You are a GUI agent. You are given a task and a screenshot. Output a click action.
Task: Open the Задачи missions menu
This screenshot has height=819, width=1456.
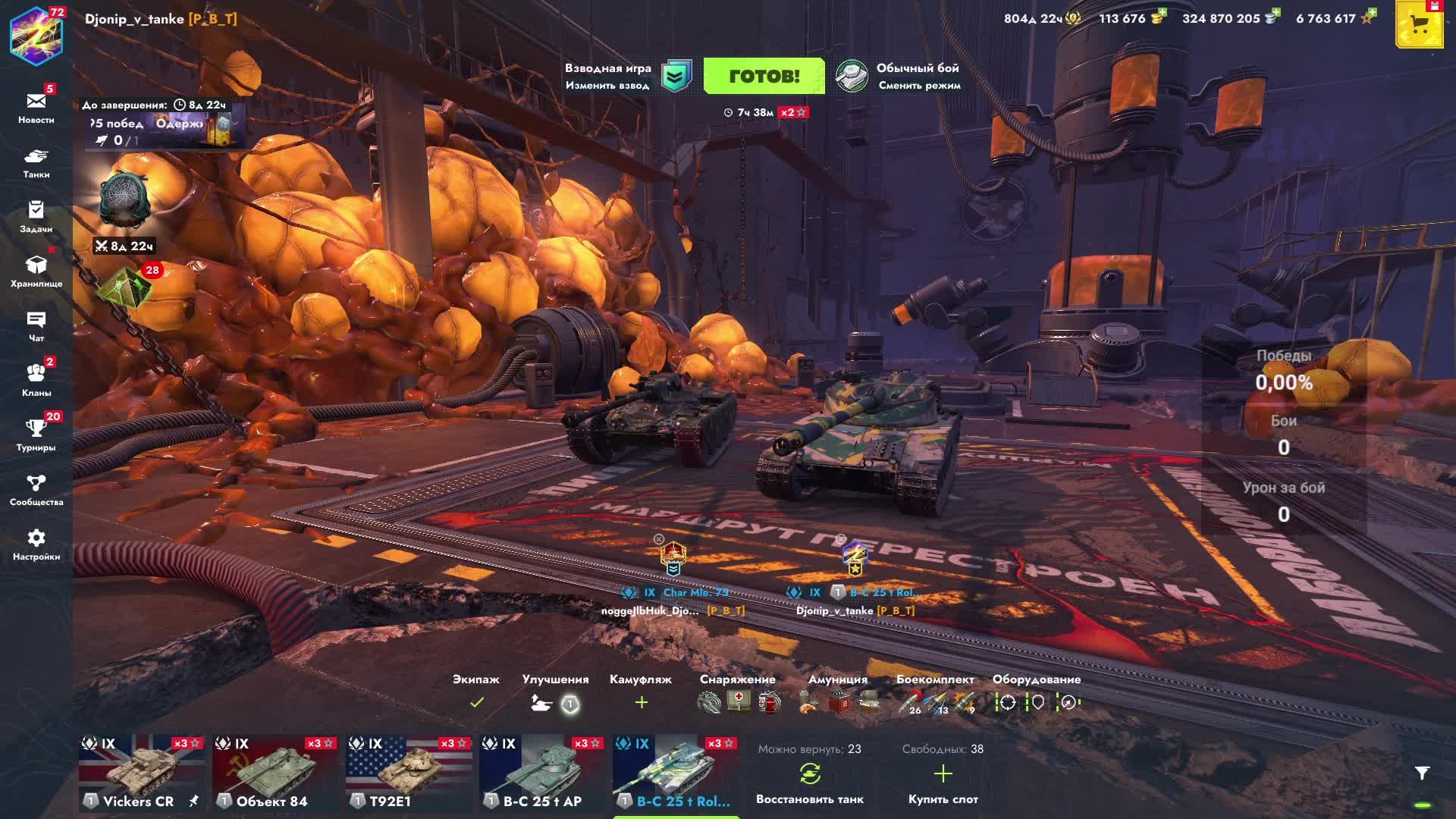coord(36,217)
